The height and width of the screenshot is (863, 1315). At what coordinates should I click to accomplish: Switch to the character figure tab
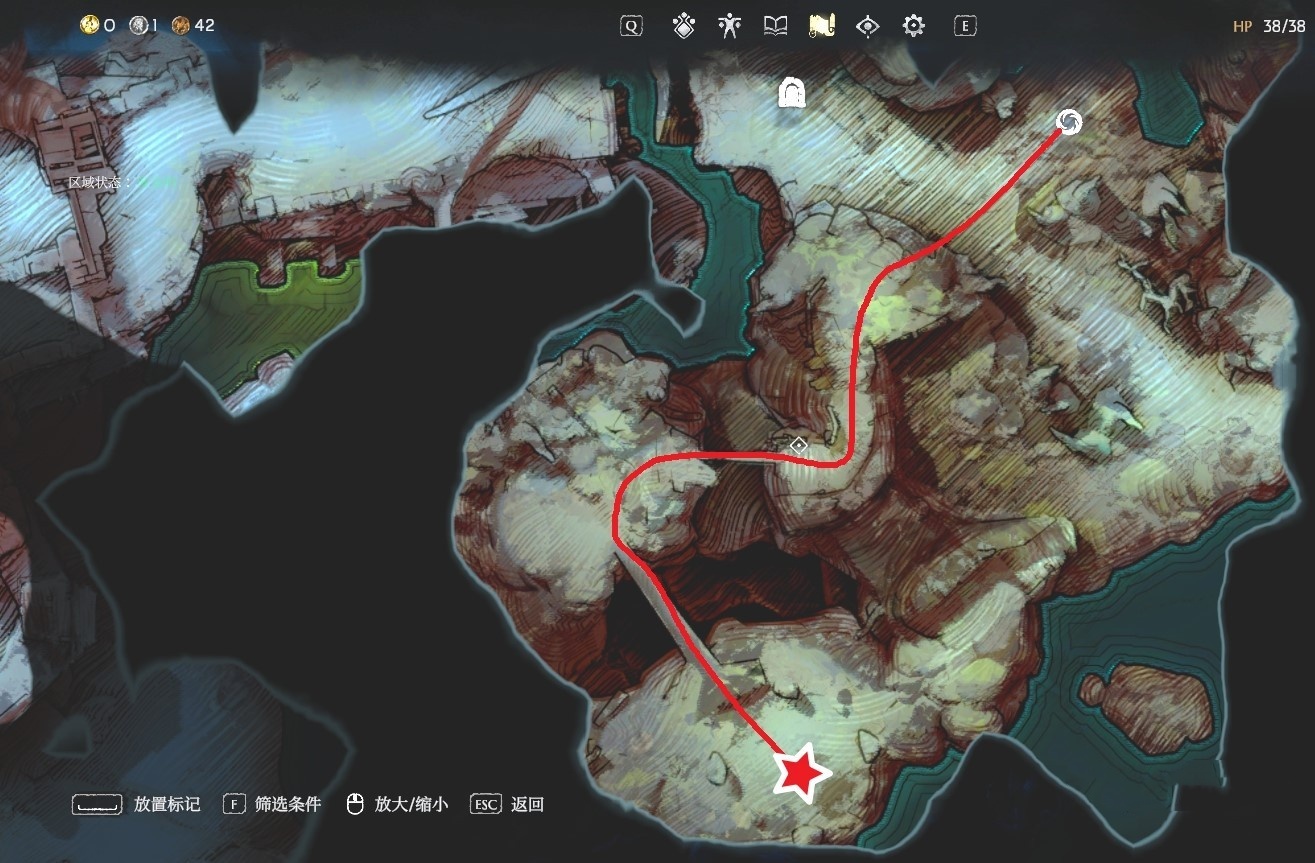[730, 26]
